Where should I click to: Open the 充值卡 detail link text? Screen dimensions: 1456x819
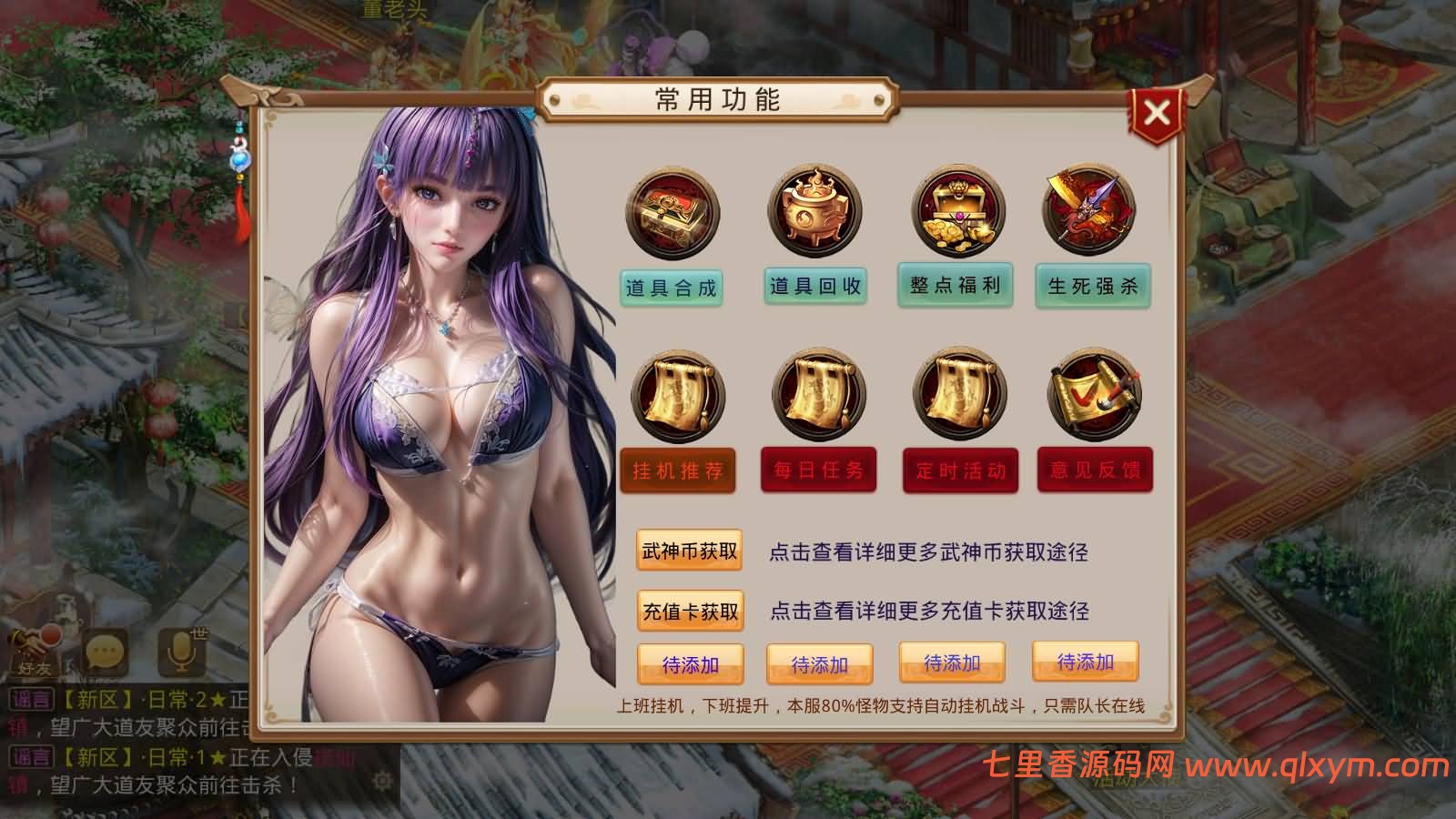point(930,612)
